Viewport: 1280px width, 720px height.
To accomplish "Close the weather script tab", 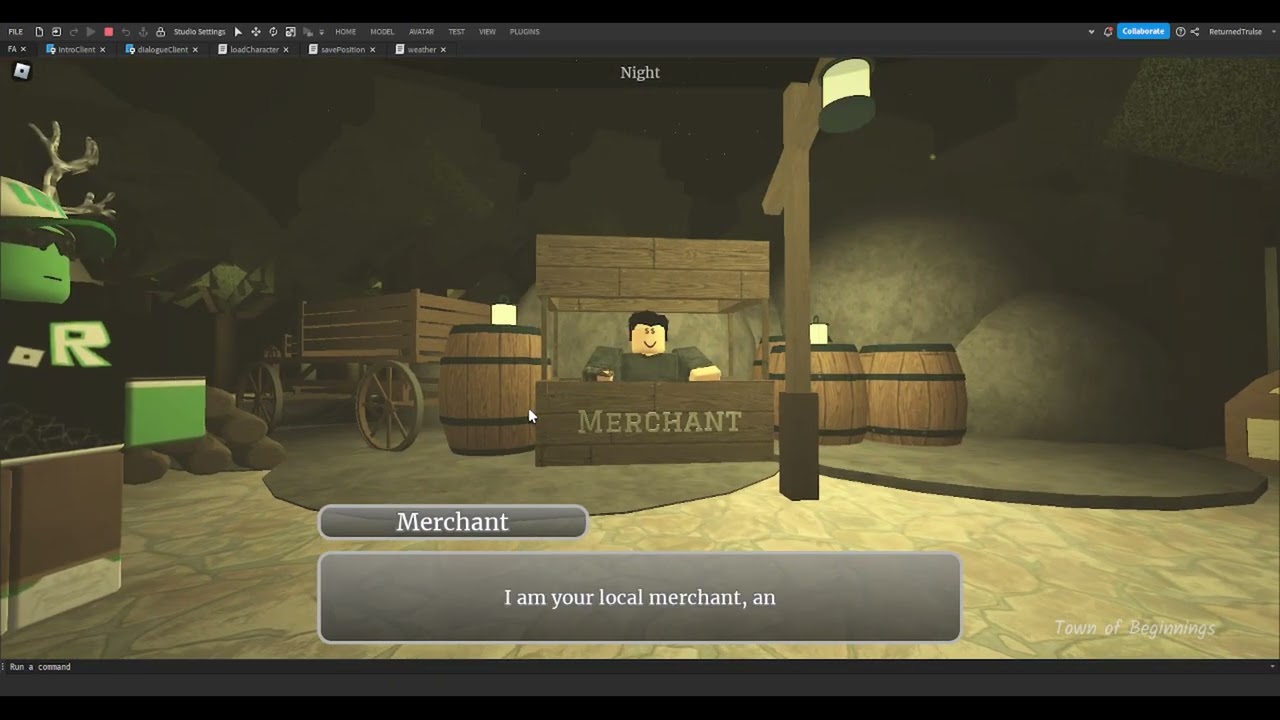I will [443, 50].
